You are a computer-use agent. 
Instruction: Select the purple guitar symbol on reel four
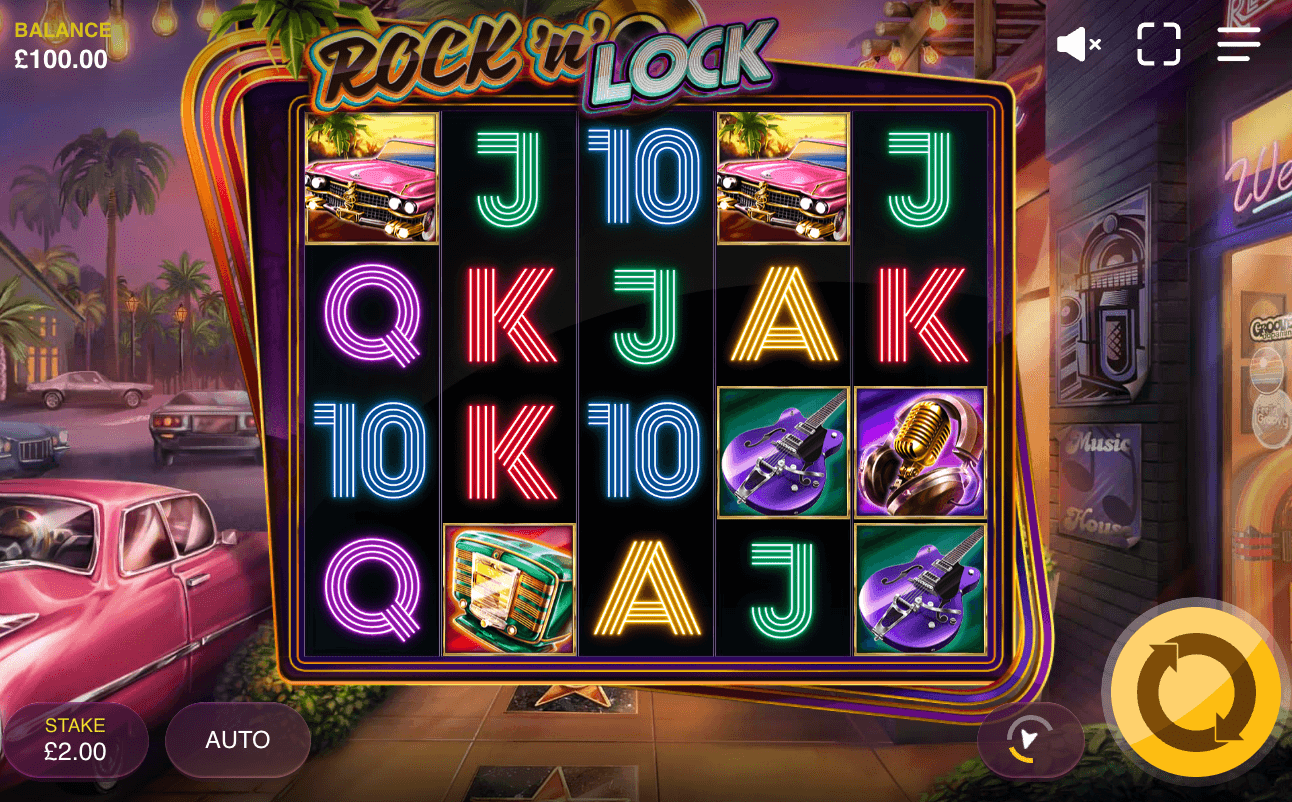pyautogui.click(x=783, y=453)
